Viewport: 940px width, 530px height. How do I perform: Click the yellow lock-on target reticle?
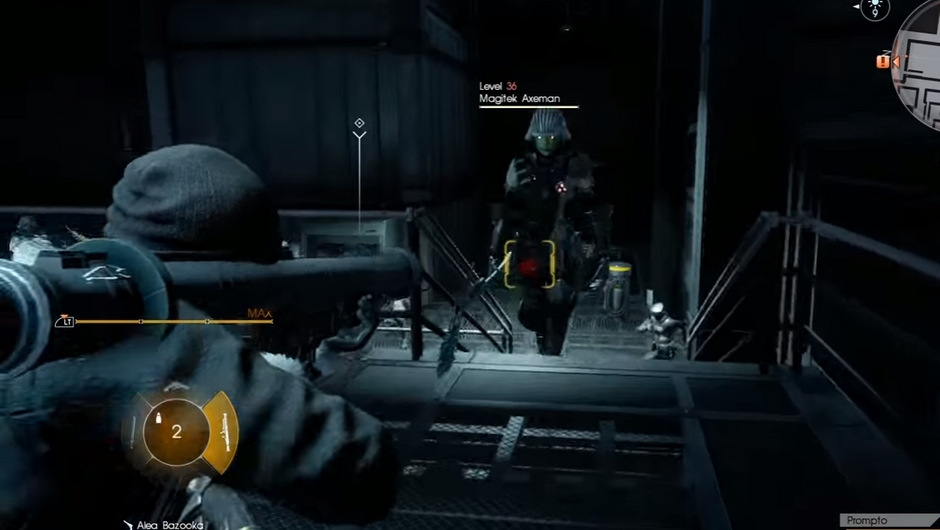529,264
